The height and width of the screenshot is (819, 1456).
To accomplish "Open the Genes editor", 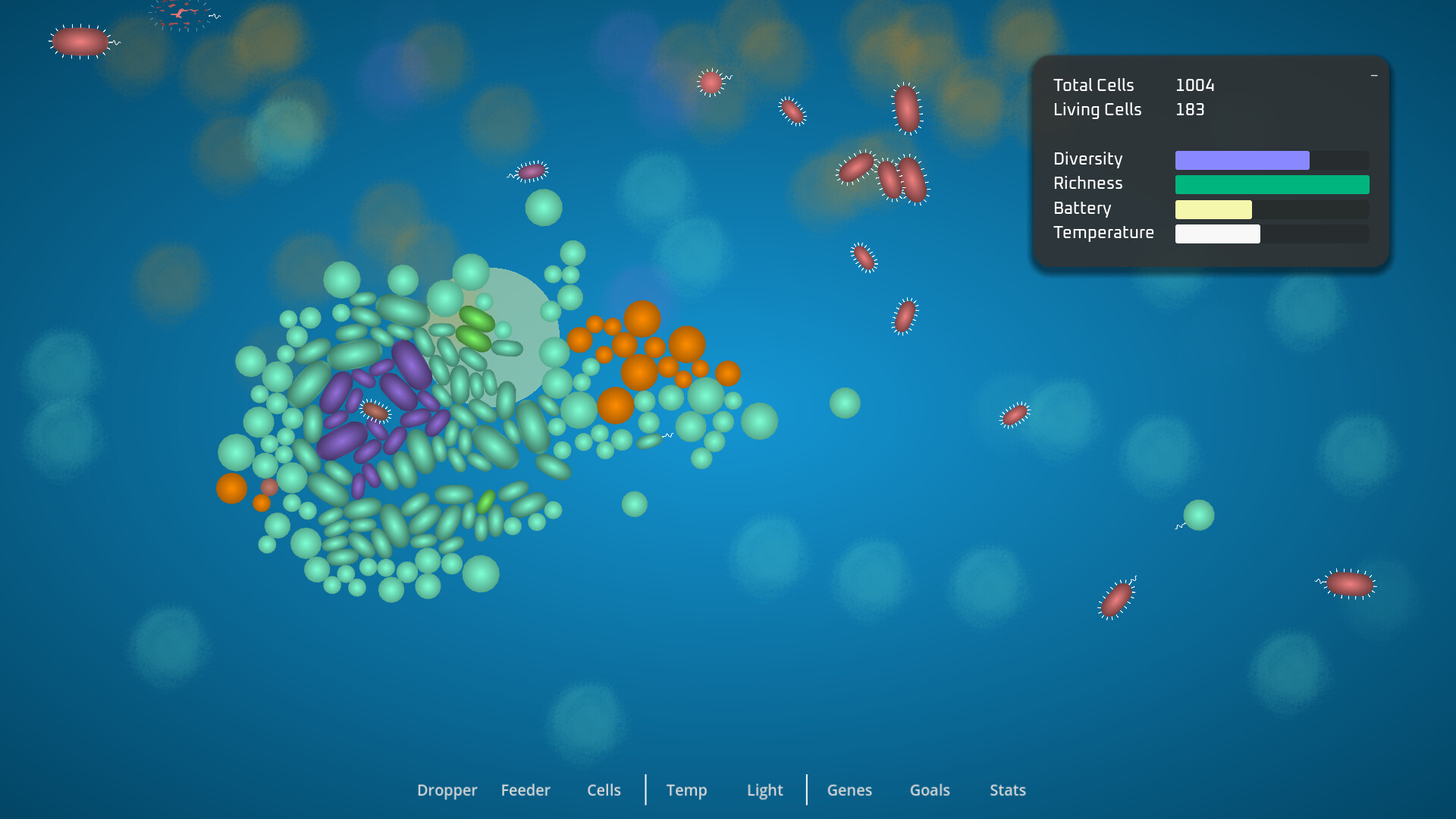I will click(849, 790).
